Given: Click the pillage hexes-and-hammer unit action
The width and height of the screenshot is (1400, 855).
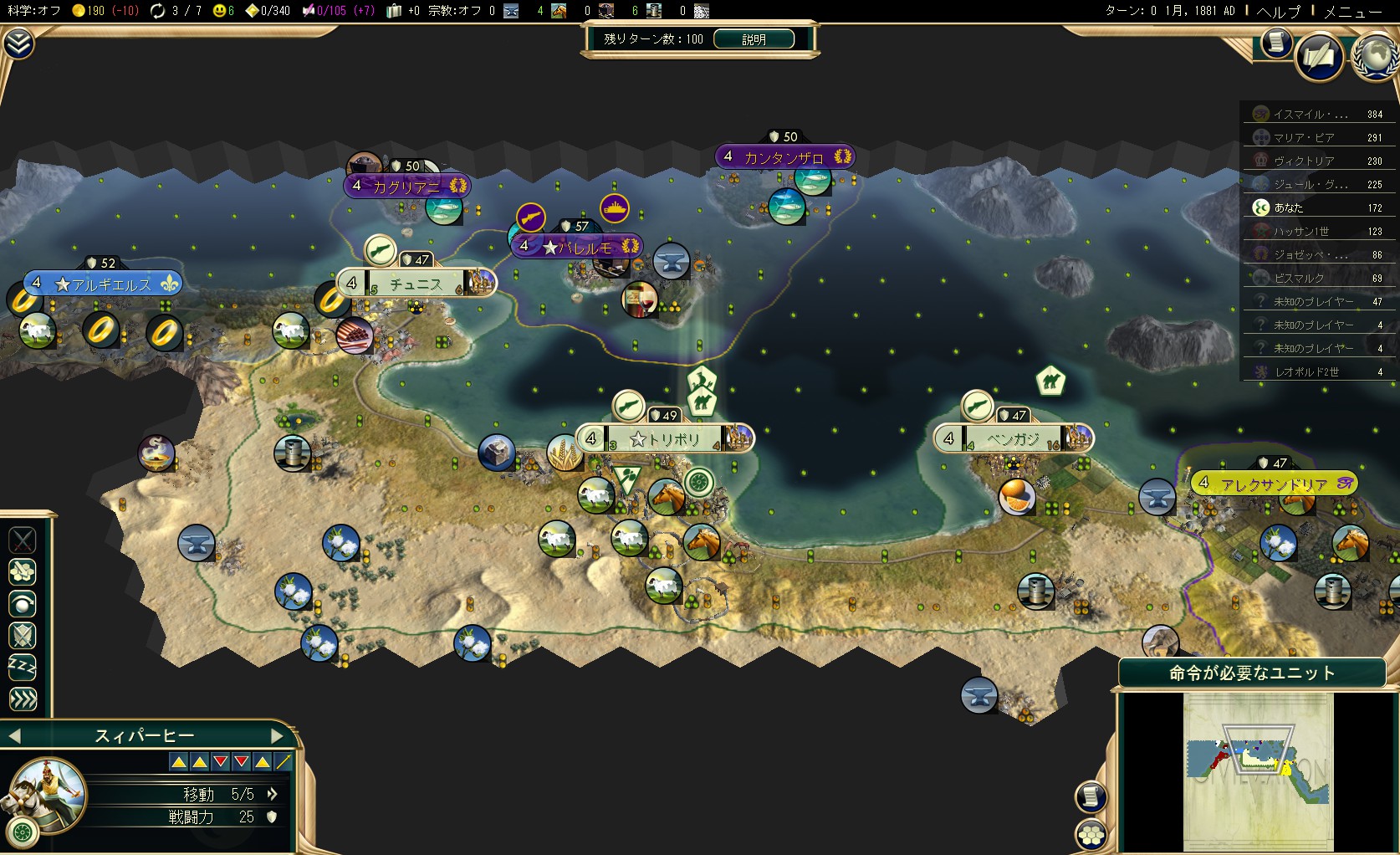Looking at the screenshot, I should coord(23,571).
